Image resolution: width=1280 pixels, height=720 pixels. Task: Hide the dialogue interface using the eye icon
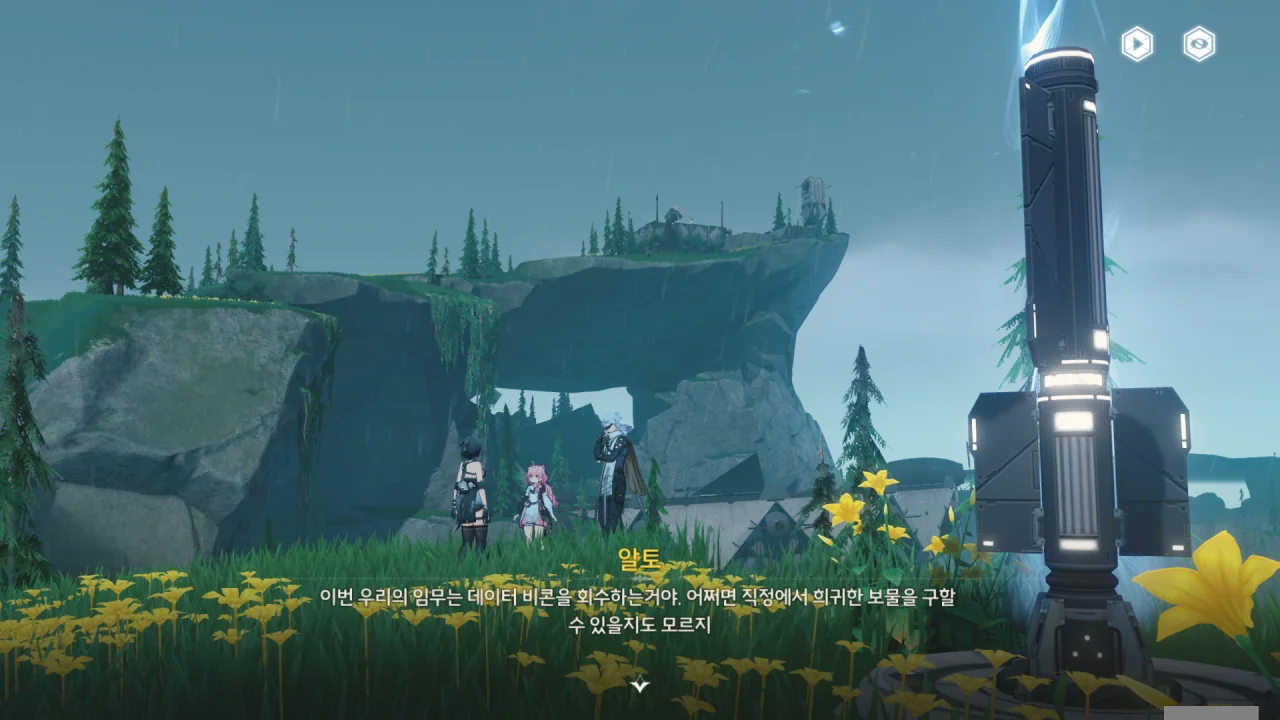click(x=1199, y=44)
